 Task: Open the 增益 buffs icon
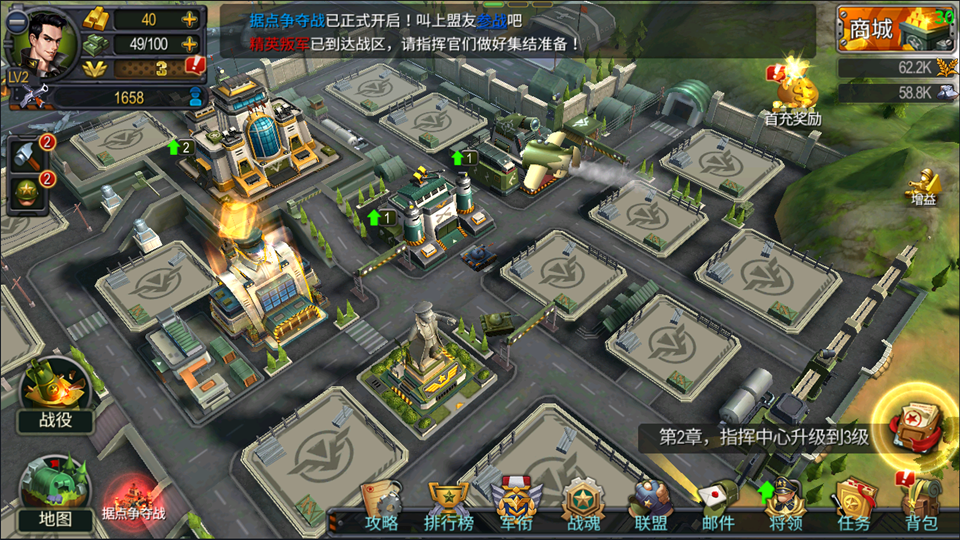click(923, 190)
